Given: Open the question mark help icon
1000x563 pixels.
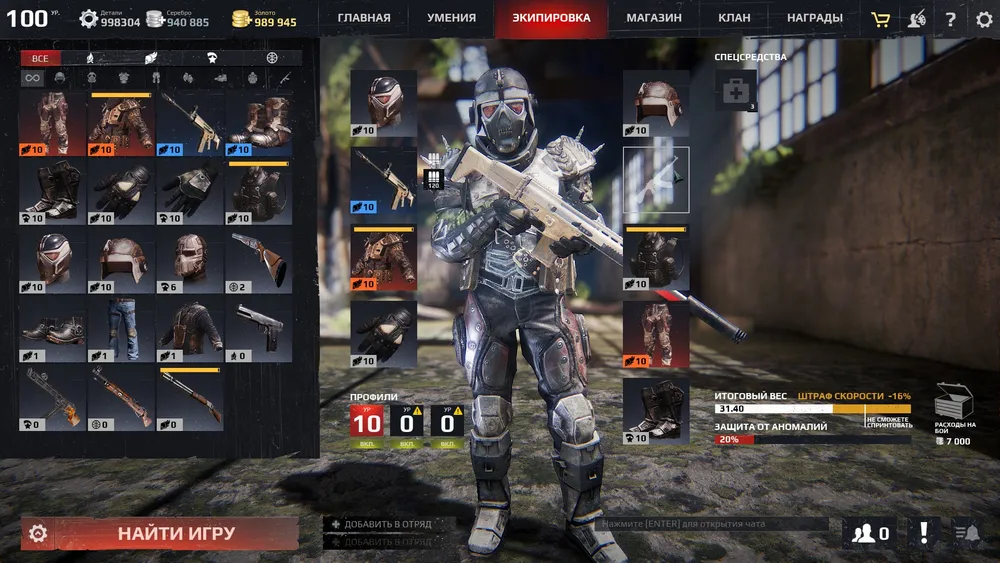Looking at the screenshot, I should click(951, 19).
